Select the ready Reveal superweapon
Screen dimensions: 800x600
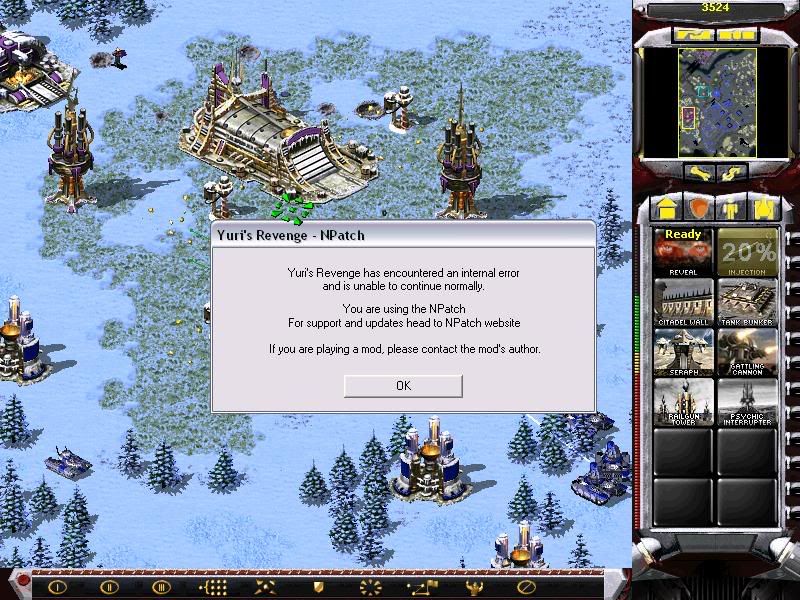pyautogui.click(x=683, y=252)
